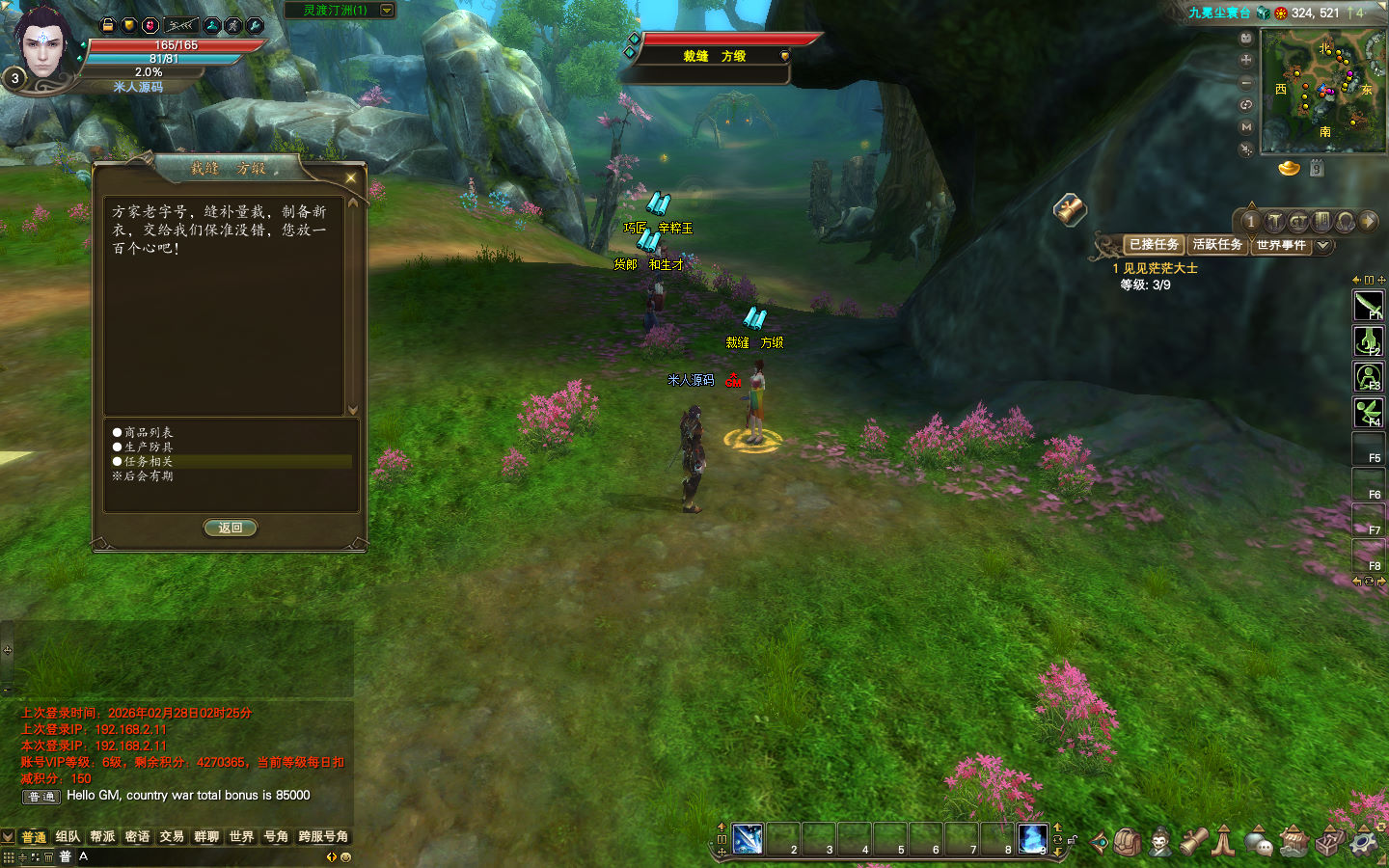1389x868 pixels.
Task: Pick the 任务相关 dialogue option
Action: click(148, 461)
